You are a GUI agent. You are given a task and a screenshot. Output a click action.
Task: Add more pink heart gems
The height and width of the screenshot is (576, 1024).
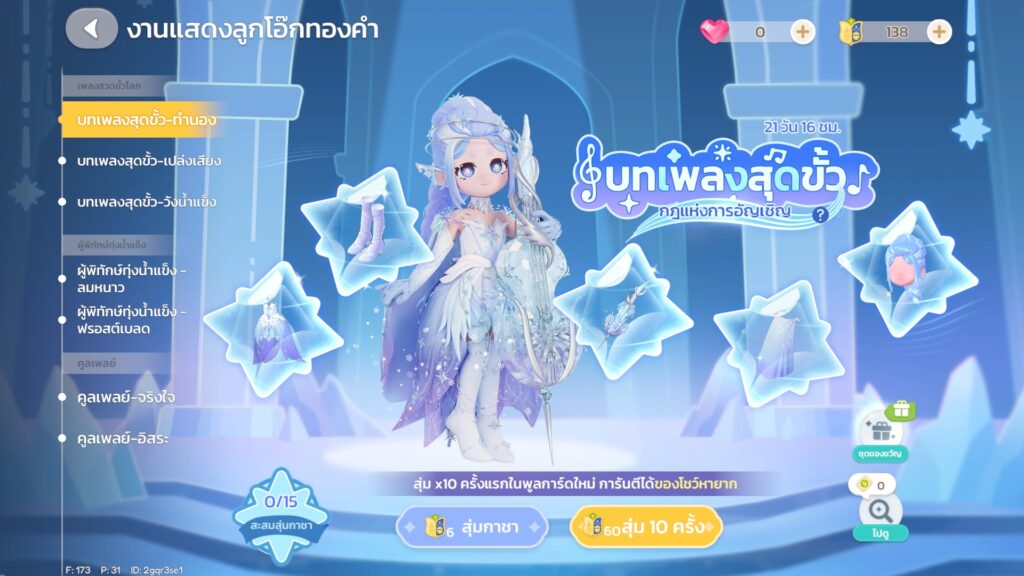click(803, 31)
